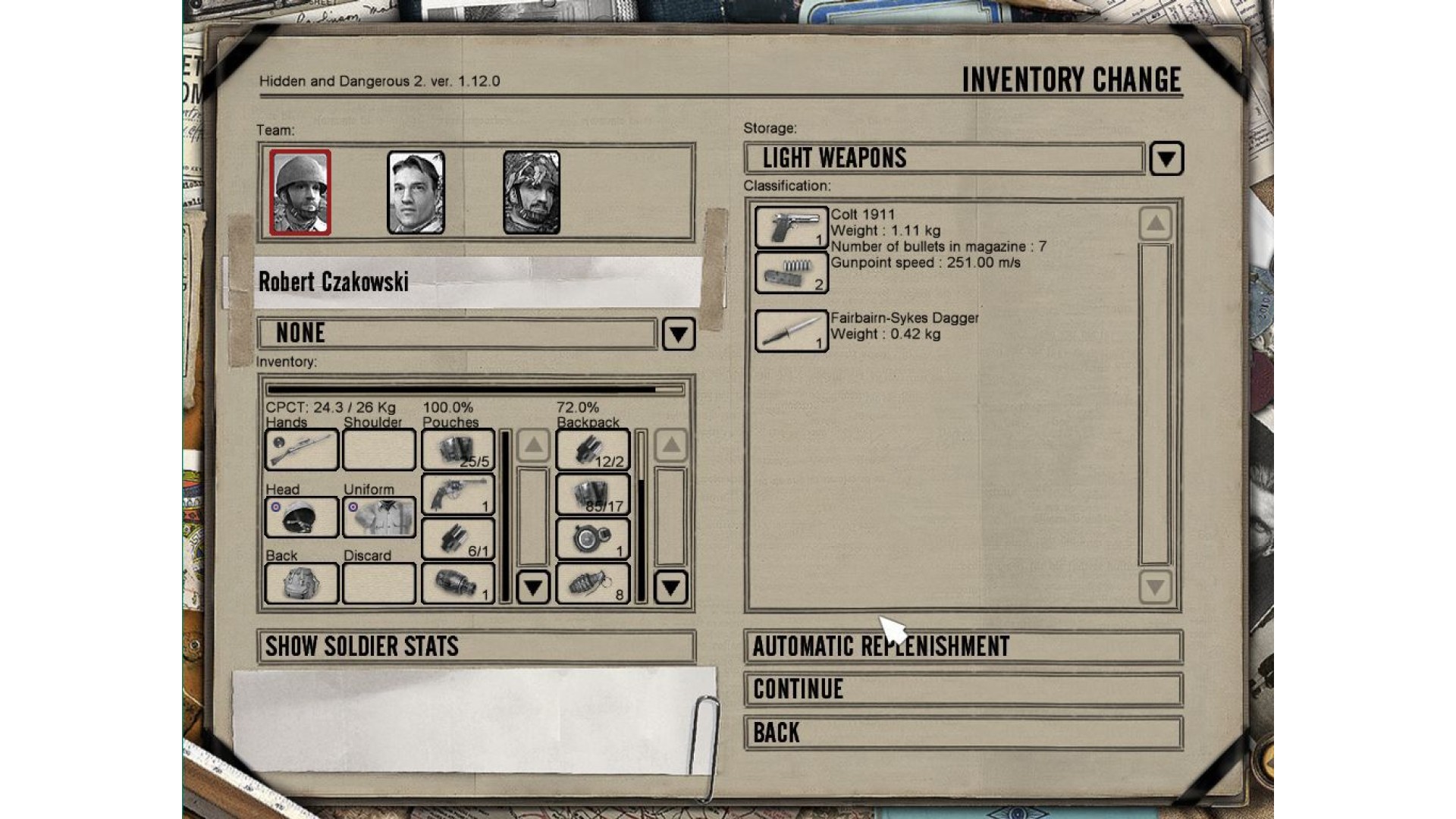1456x819 pixels.
Task: Pick the camouflaged soldier portrait
Action: (x=532, y=192)
